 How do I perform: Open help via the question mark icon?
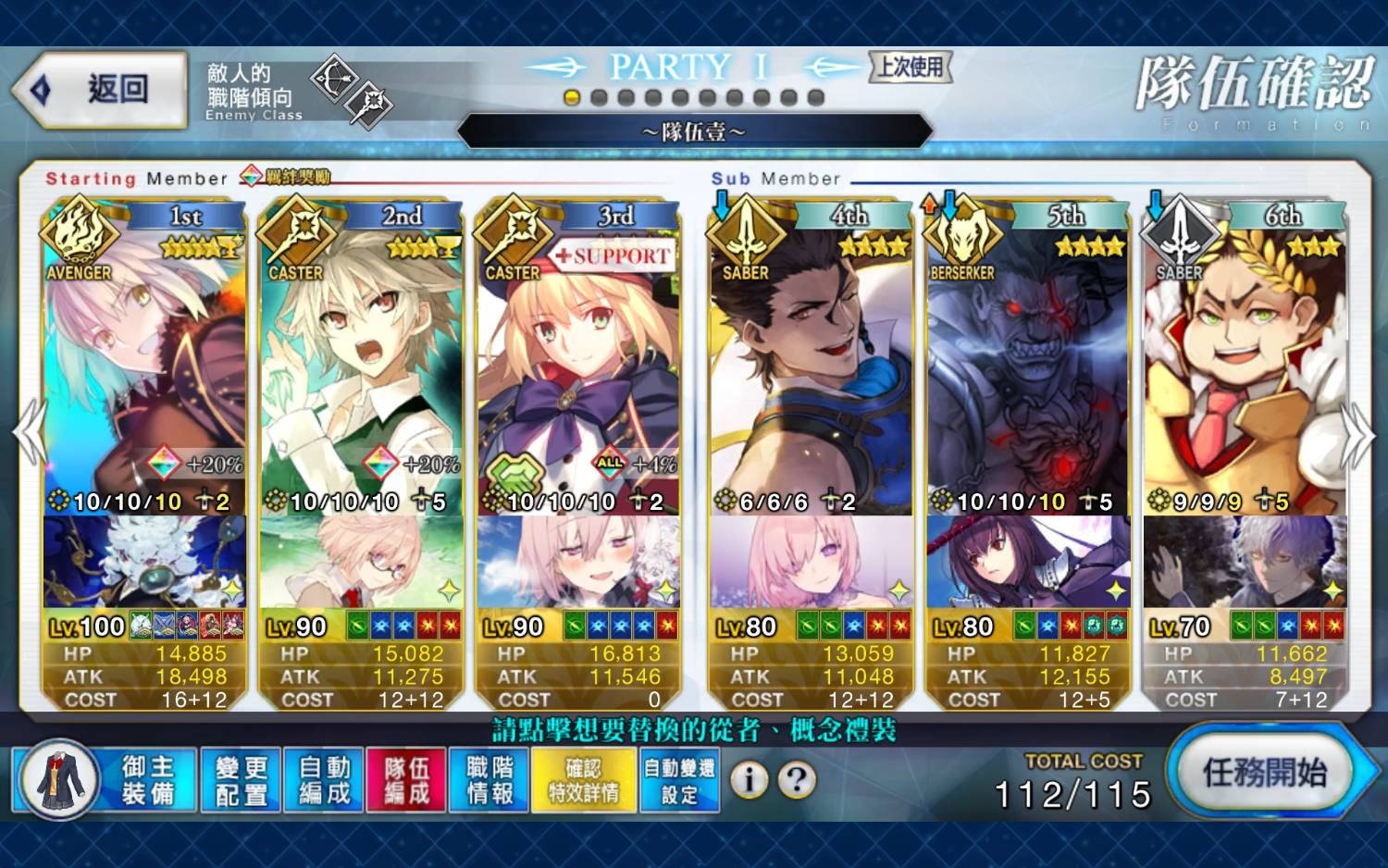[x=796, y=780]
